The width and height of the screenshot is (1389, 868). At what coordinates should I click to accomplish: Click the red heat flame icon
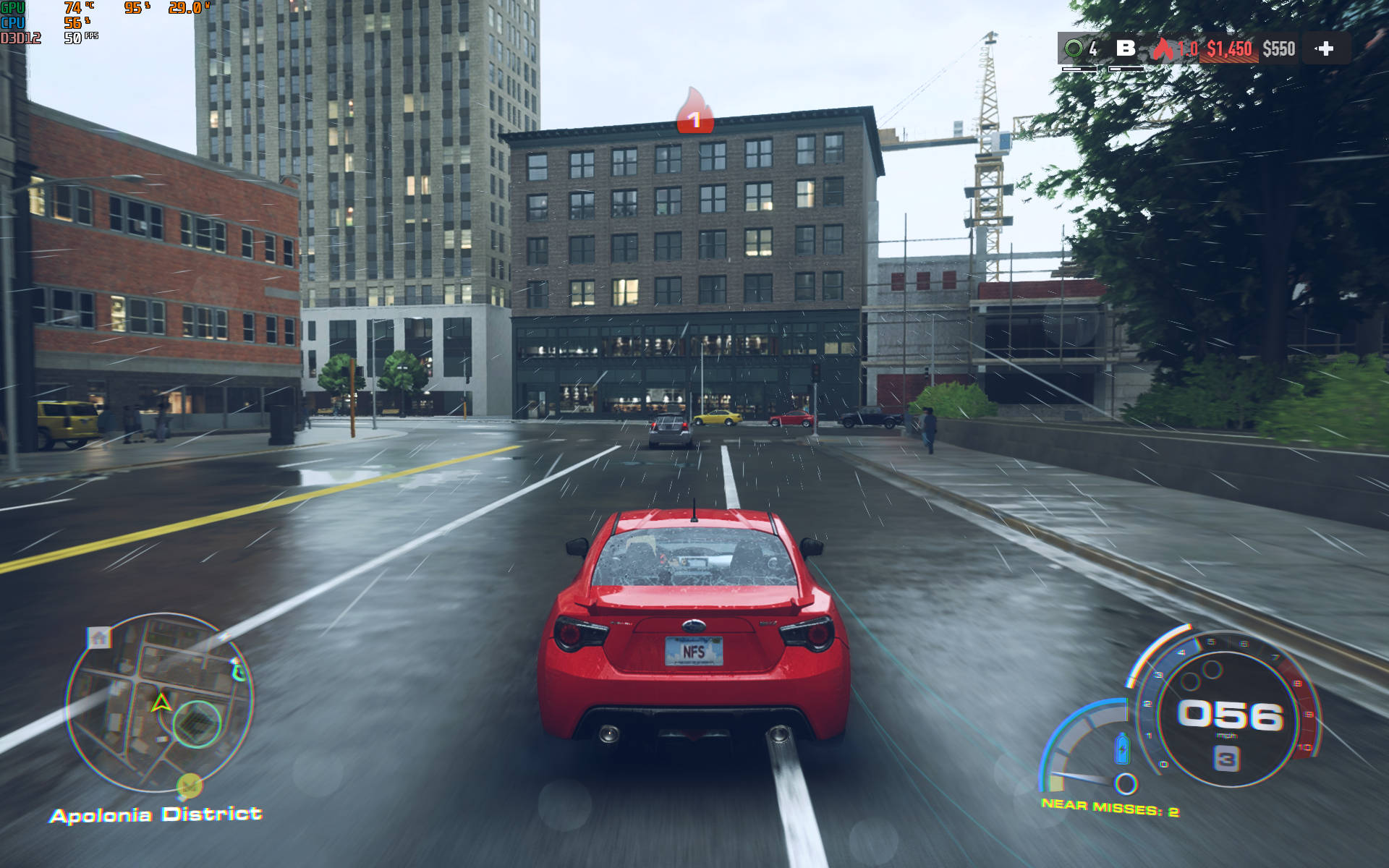tap(1163, 48)
